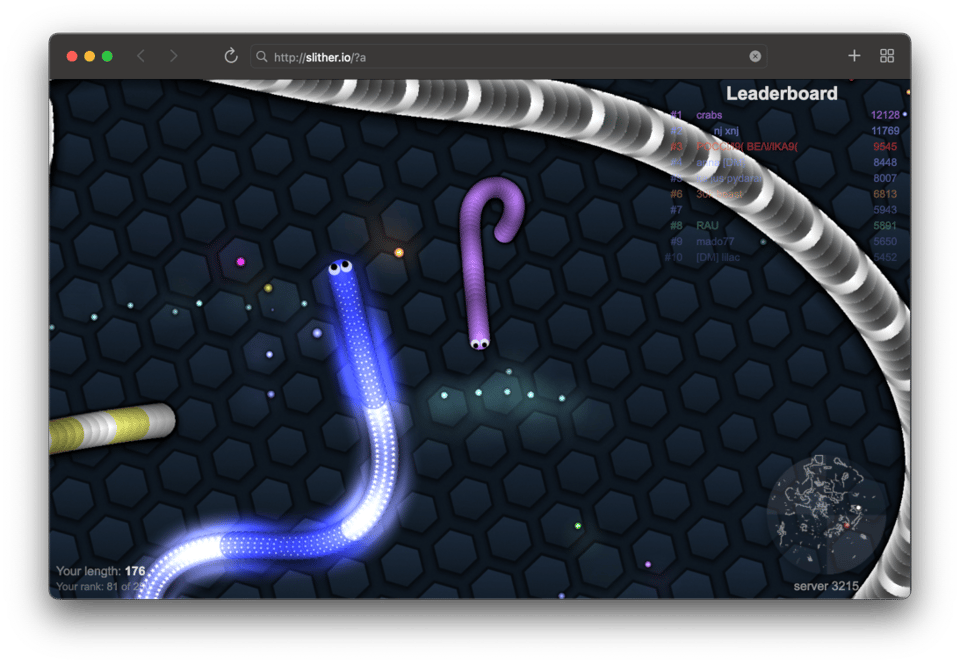
Task: Choose the mado77 leaderboard entry
Action: [x=714, y=242]
